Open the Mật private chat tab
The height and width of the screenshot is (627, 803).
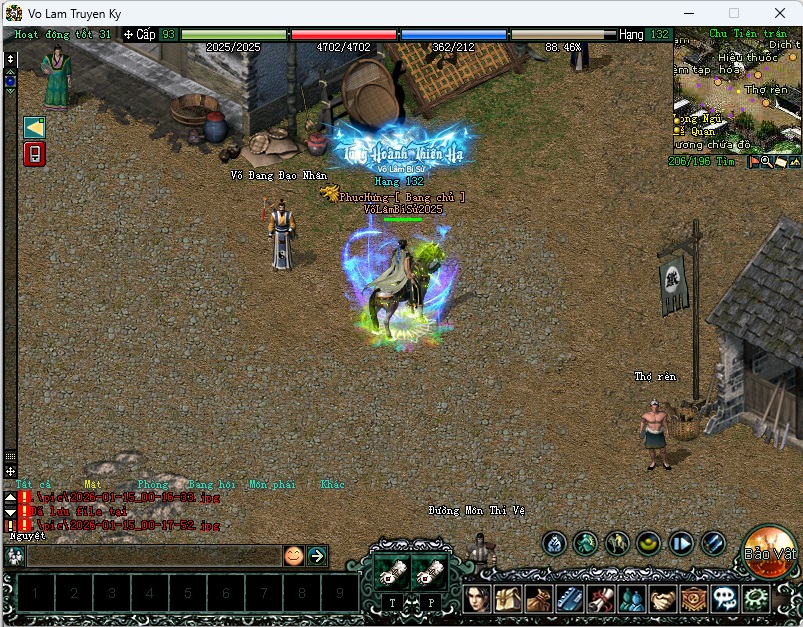click(x=92, y=485)
